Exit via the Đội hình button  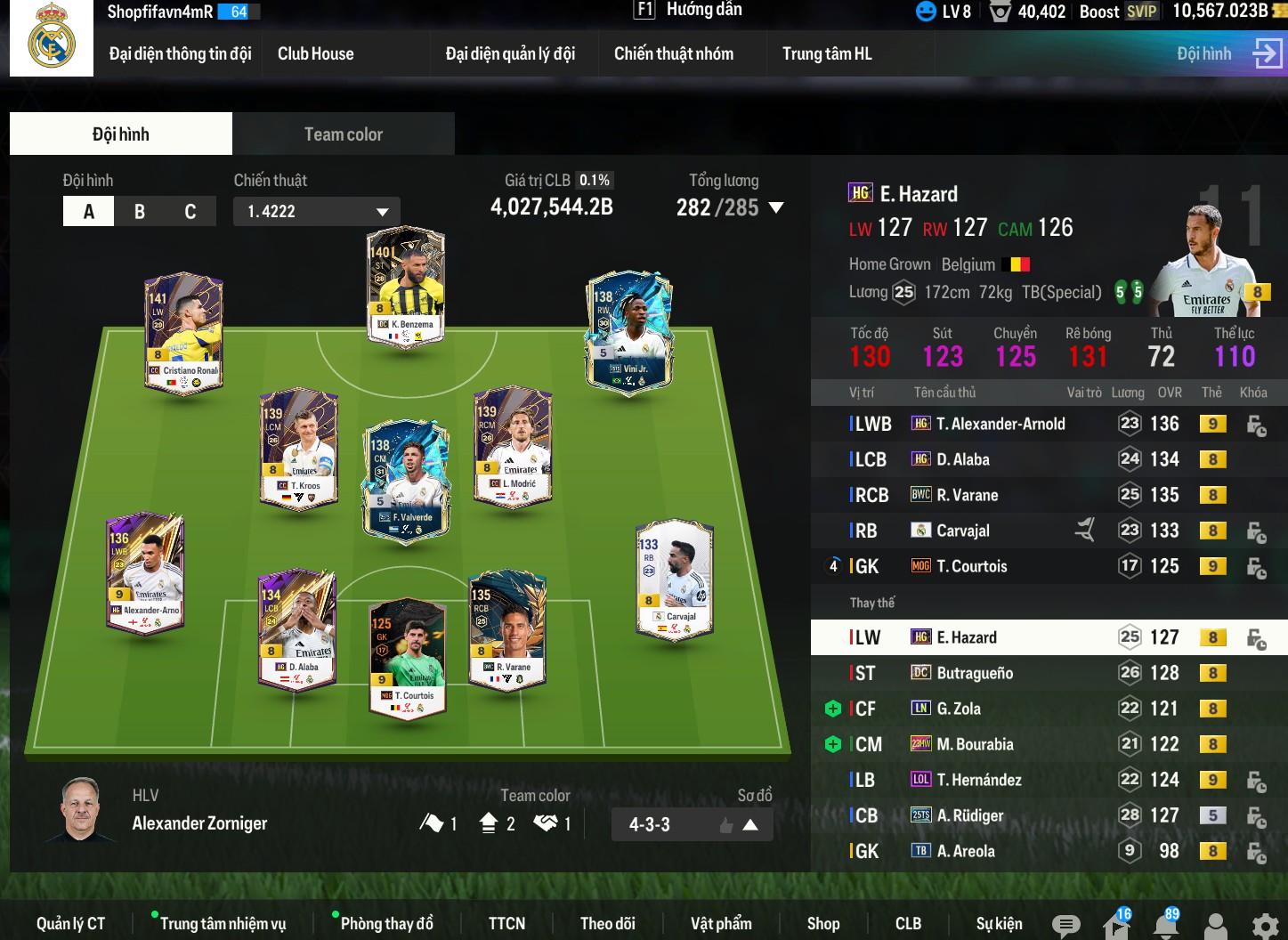[x=1228, y=53]
